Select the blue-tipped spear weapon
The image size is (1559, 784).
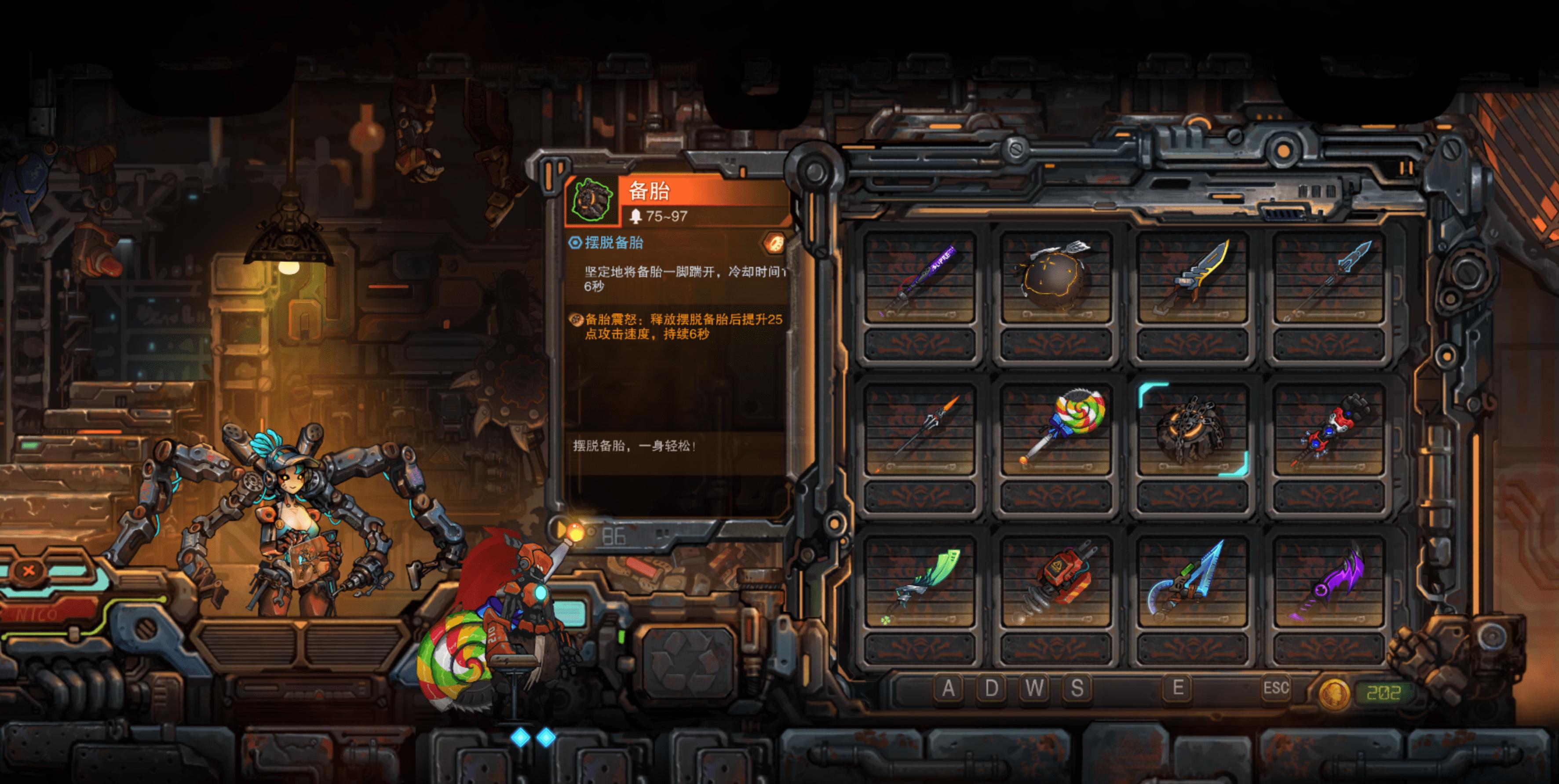pos(1329,278)
